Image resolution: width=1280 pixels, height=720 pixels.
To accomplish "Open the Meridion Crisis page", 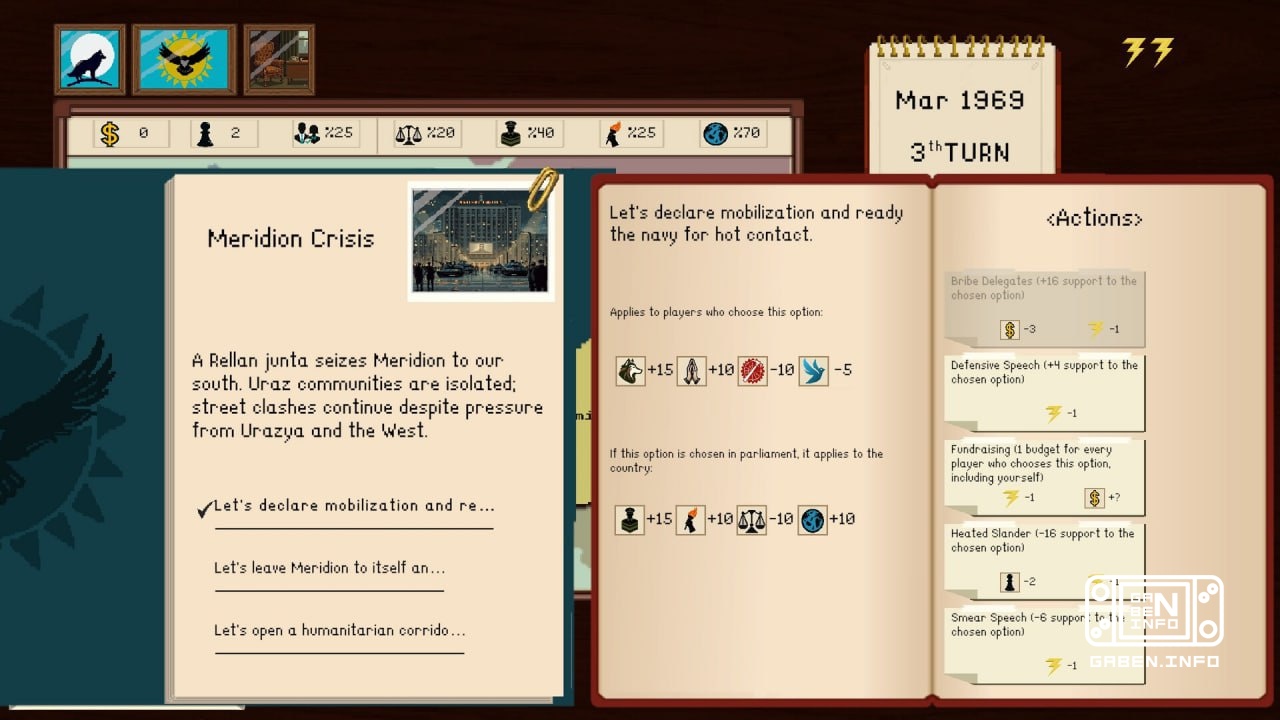I will point(289,238).
